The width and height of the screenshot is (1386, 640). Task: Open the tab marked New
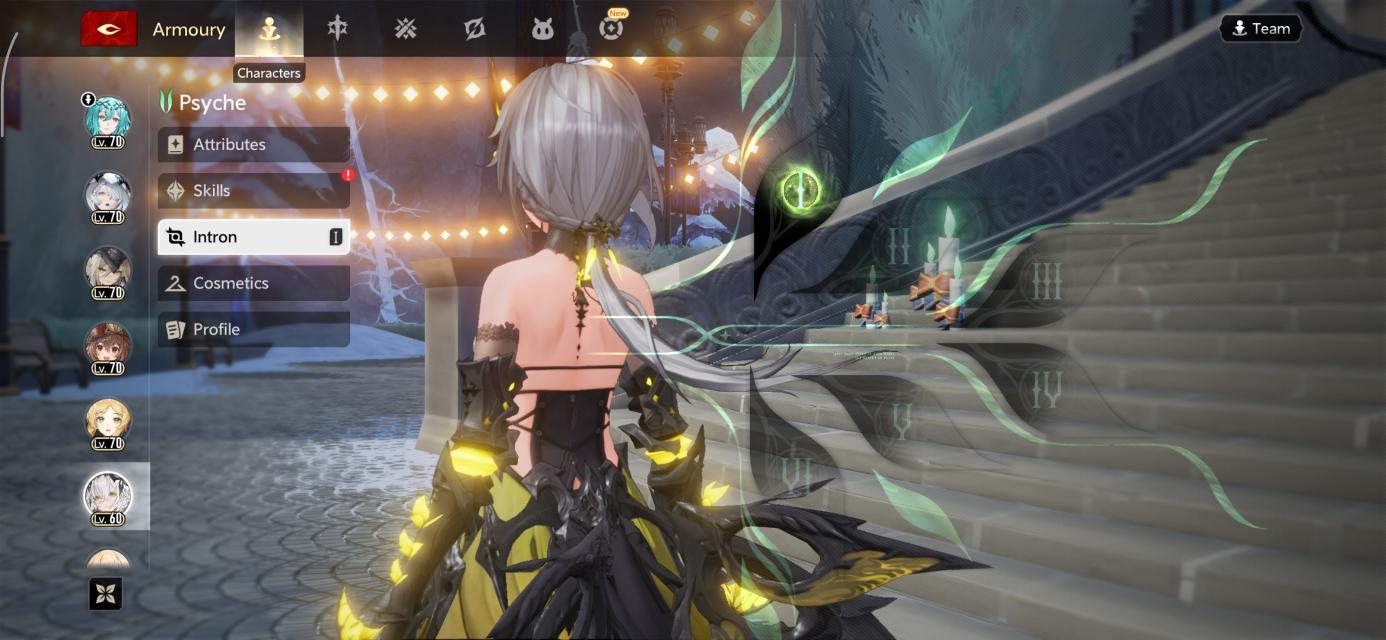pos(611,28)
